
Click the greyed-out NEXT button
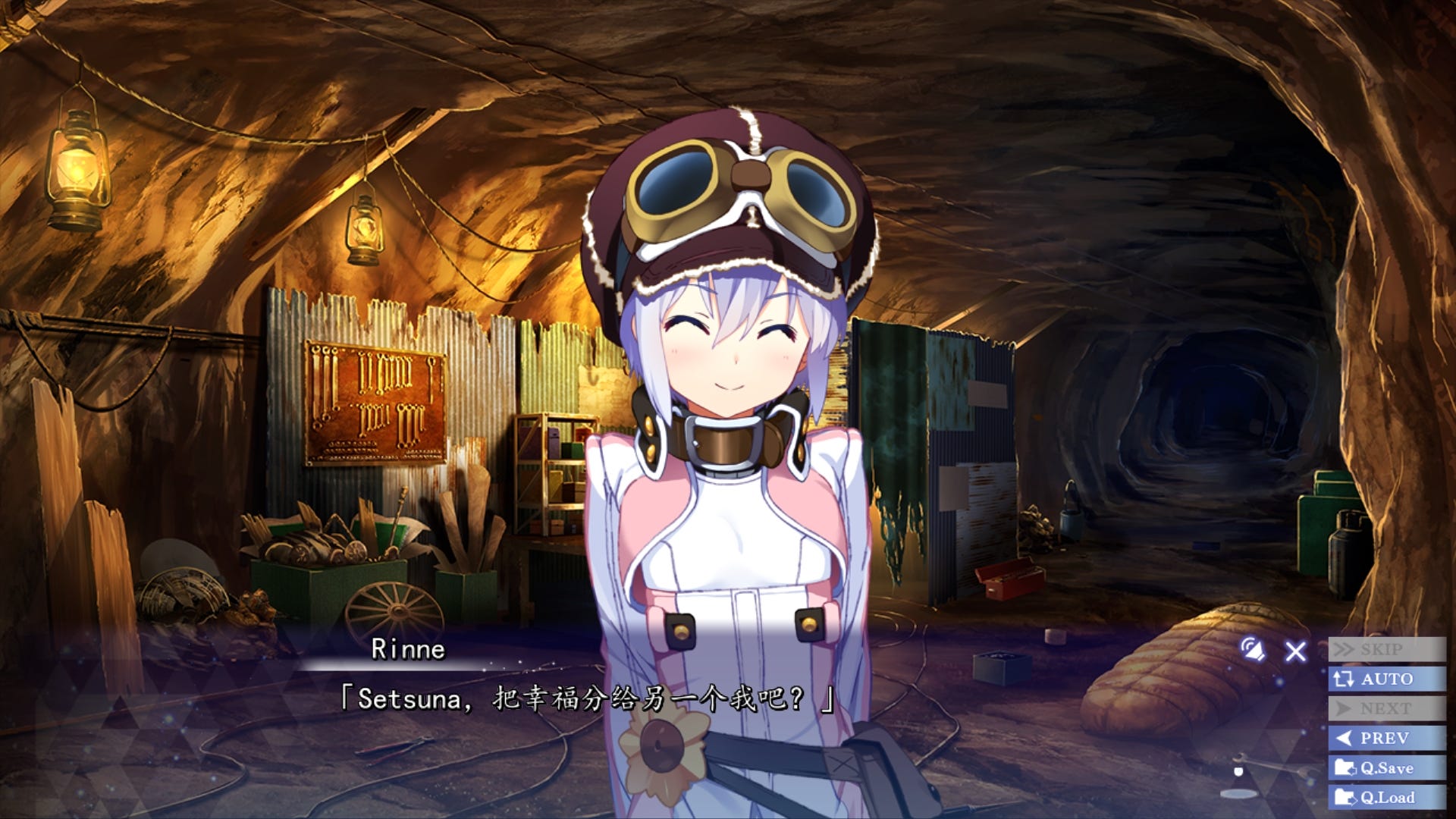click(1386, 708)
